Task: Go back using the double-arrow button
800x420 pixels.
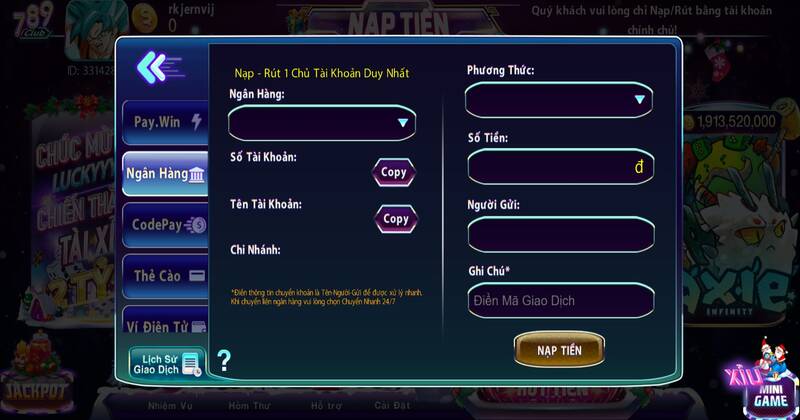Action: 158,68
